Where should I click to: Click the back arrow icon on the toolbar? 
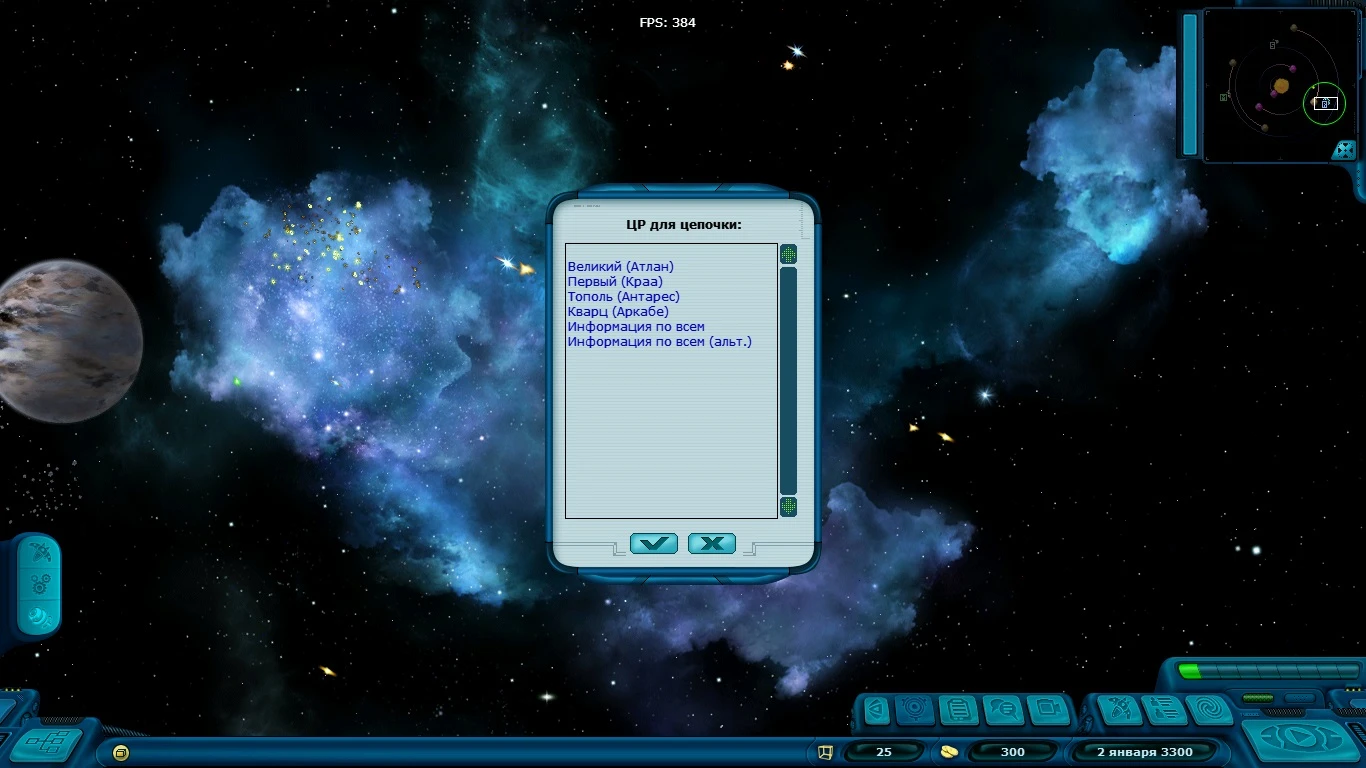(875, 710)
